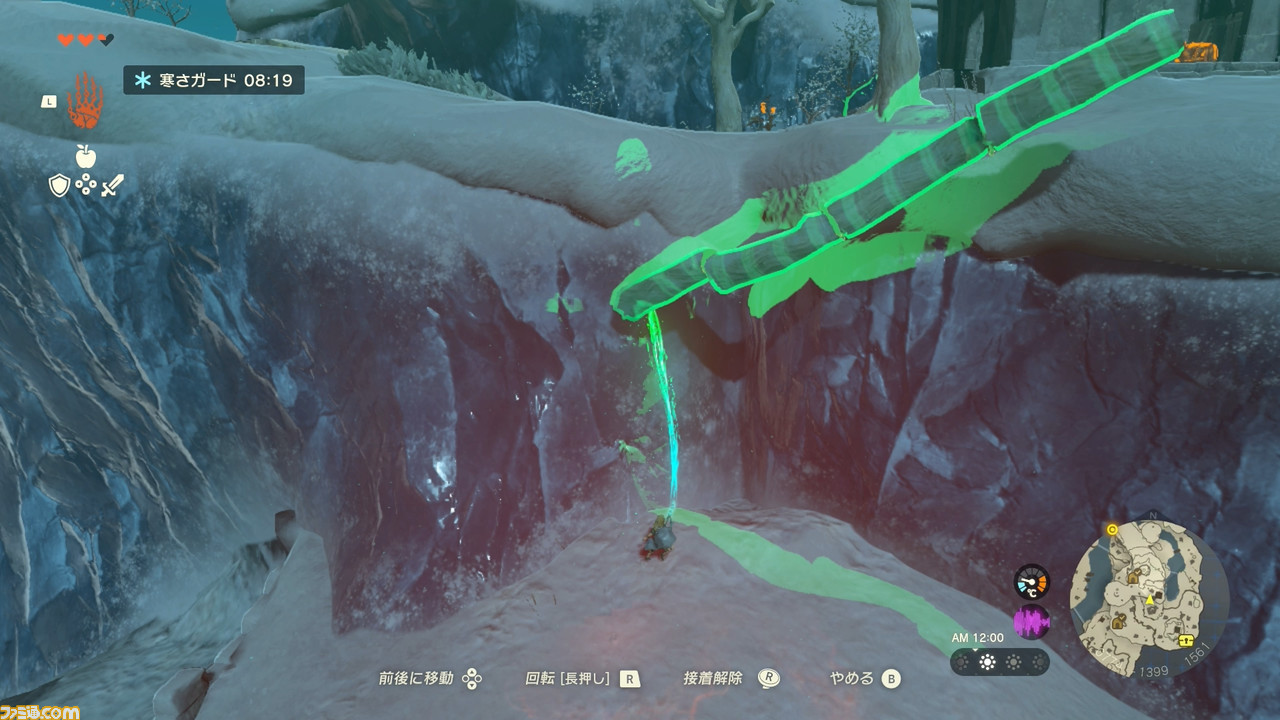This screenshot has width=1280, height=720.
Task: Open the circular minimap
Action: [x=1149, y=598]
